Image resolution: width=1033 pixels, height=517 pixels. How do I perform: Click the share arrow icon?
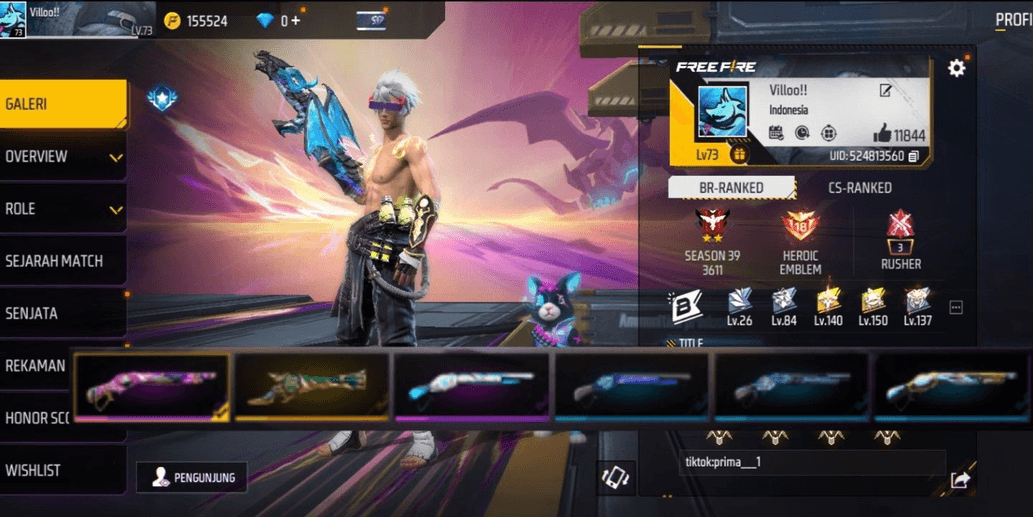point(960,480)
